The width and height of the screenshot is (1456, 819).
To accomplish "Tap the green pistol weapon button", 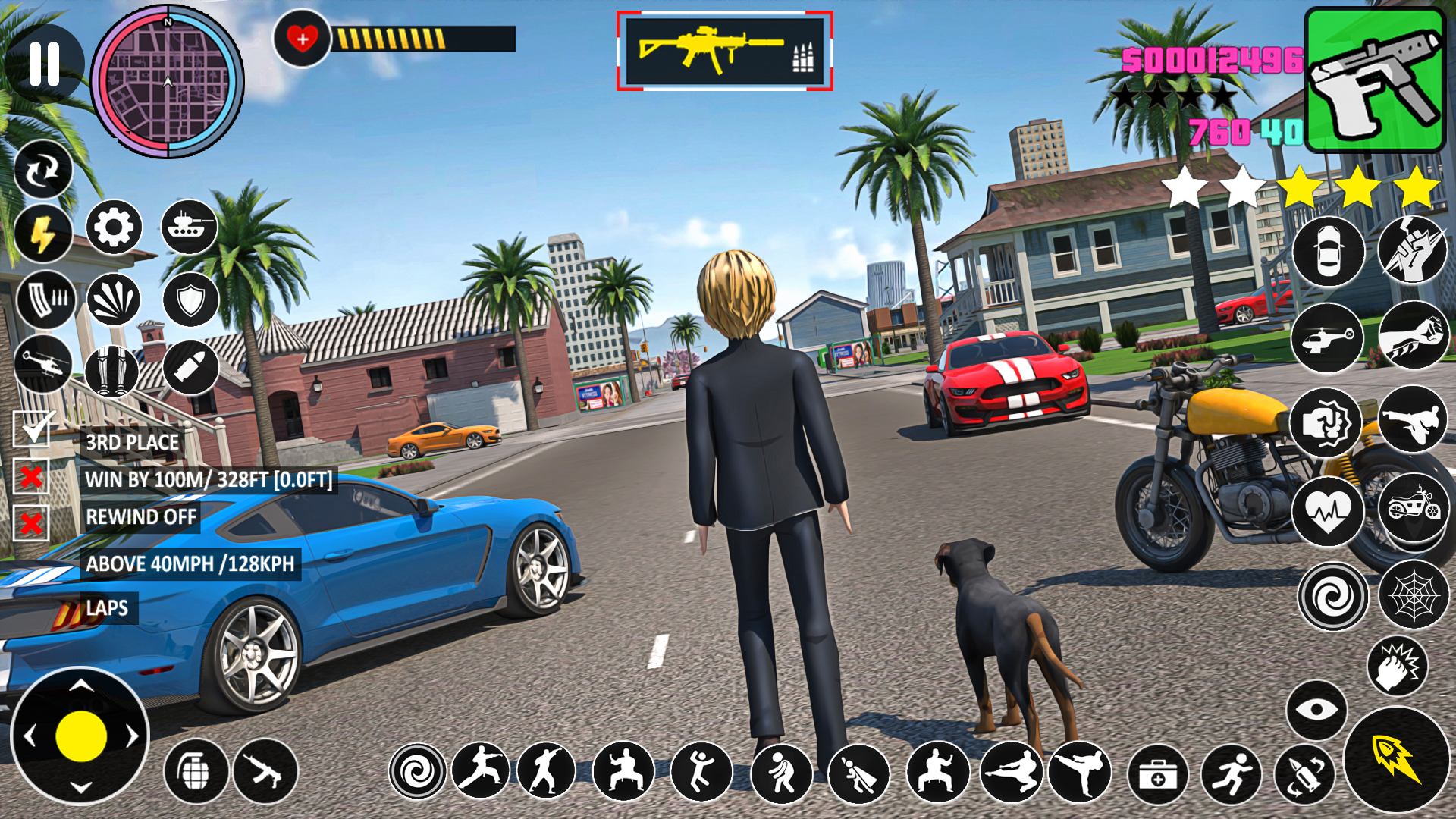I will [1375, 80].
